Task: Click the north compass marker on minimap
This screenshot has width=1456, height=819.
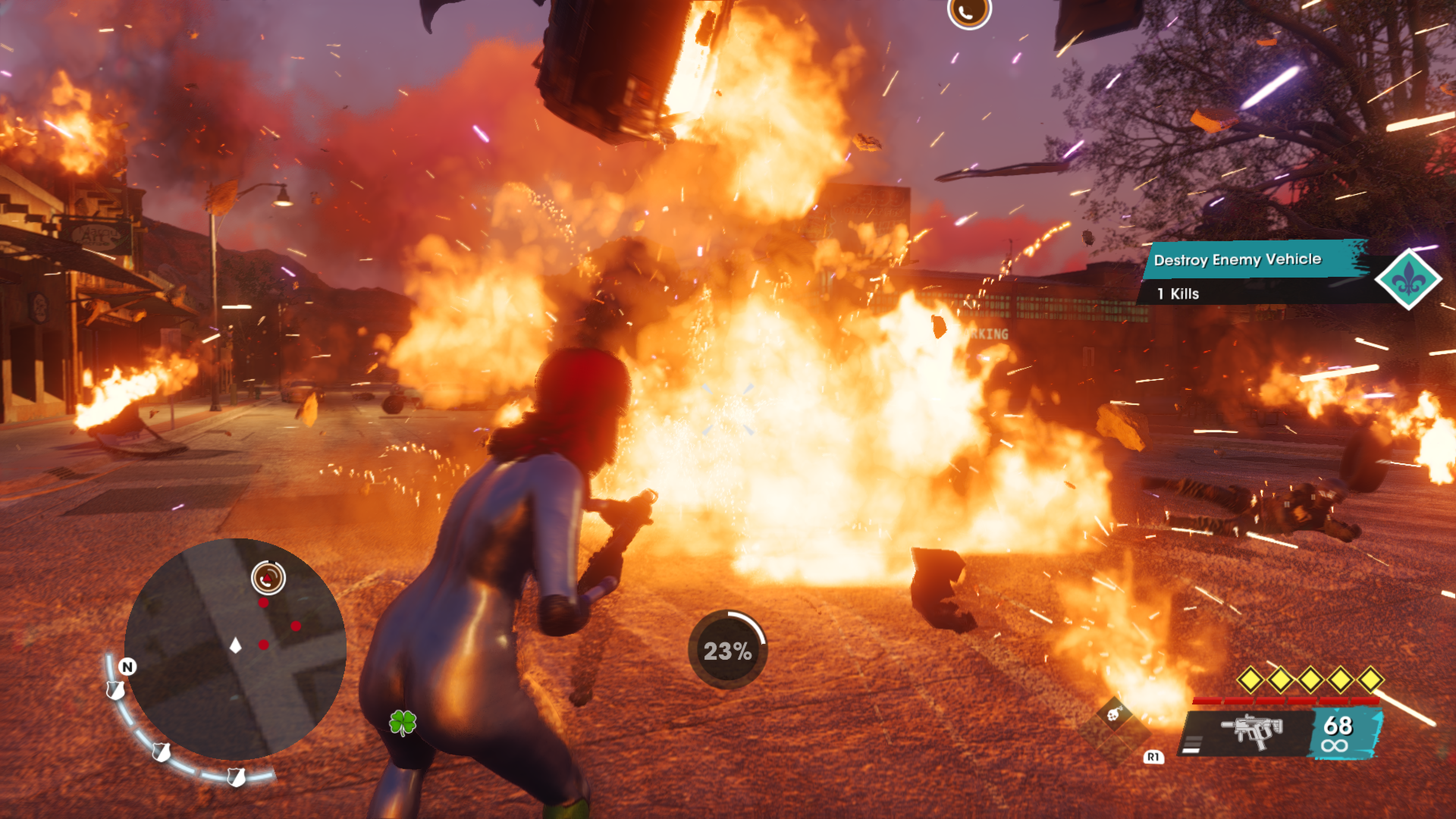Action: [x=128, y=667]
